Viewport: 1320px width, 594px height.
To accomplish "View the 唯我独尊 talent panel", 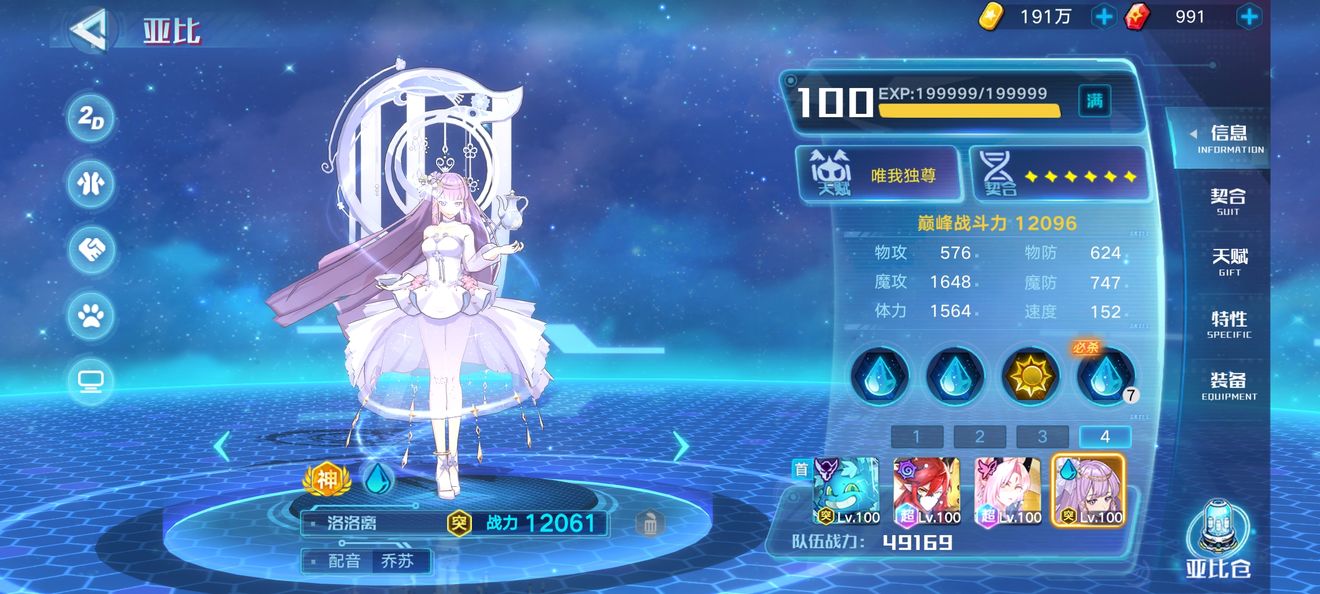I will [880, 176].
